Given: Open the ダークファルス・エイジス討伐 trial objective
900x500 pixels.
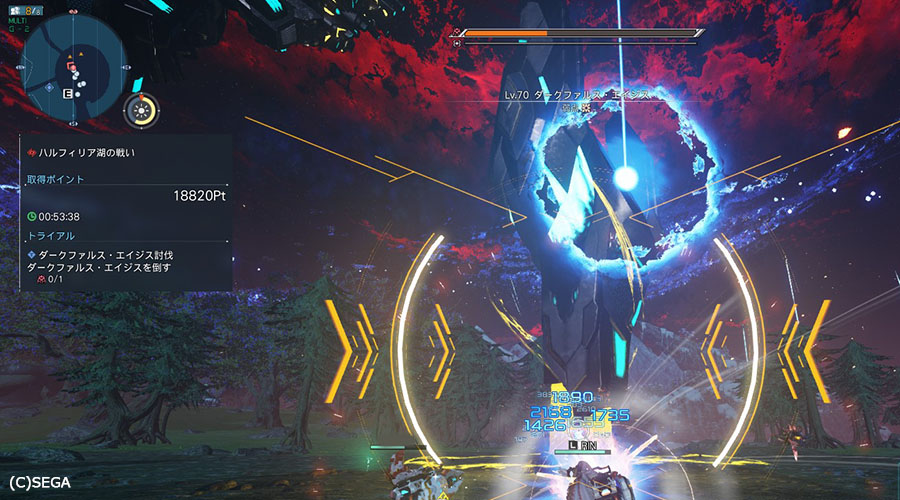Looking at the screenshot, I should (x=100, y=255).
